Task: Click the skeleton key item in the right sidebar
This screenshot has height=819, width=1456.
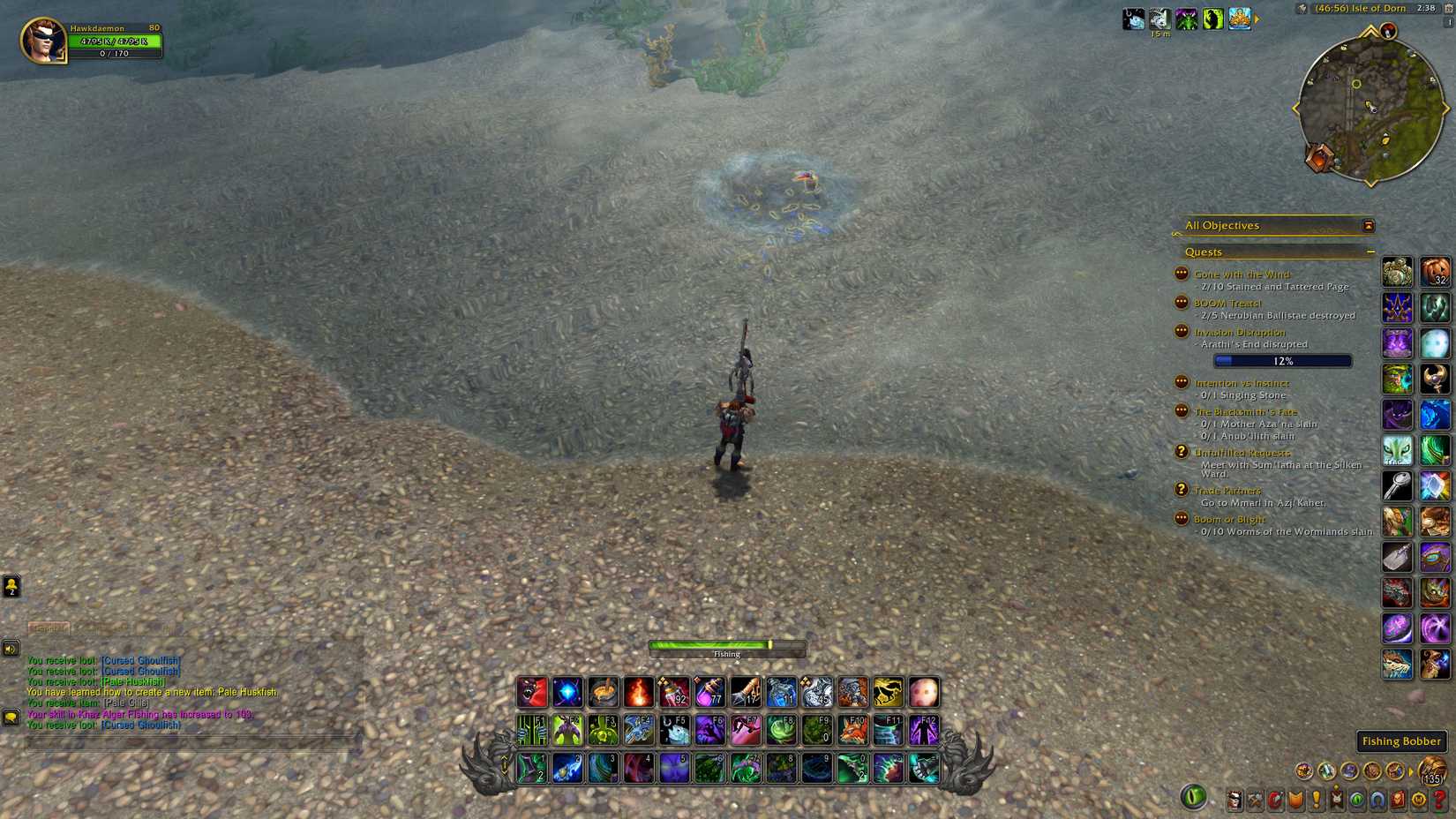Action: pyautogui.click(x=1399, y=485)
